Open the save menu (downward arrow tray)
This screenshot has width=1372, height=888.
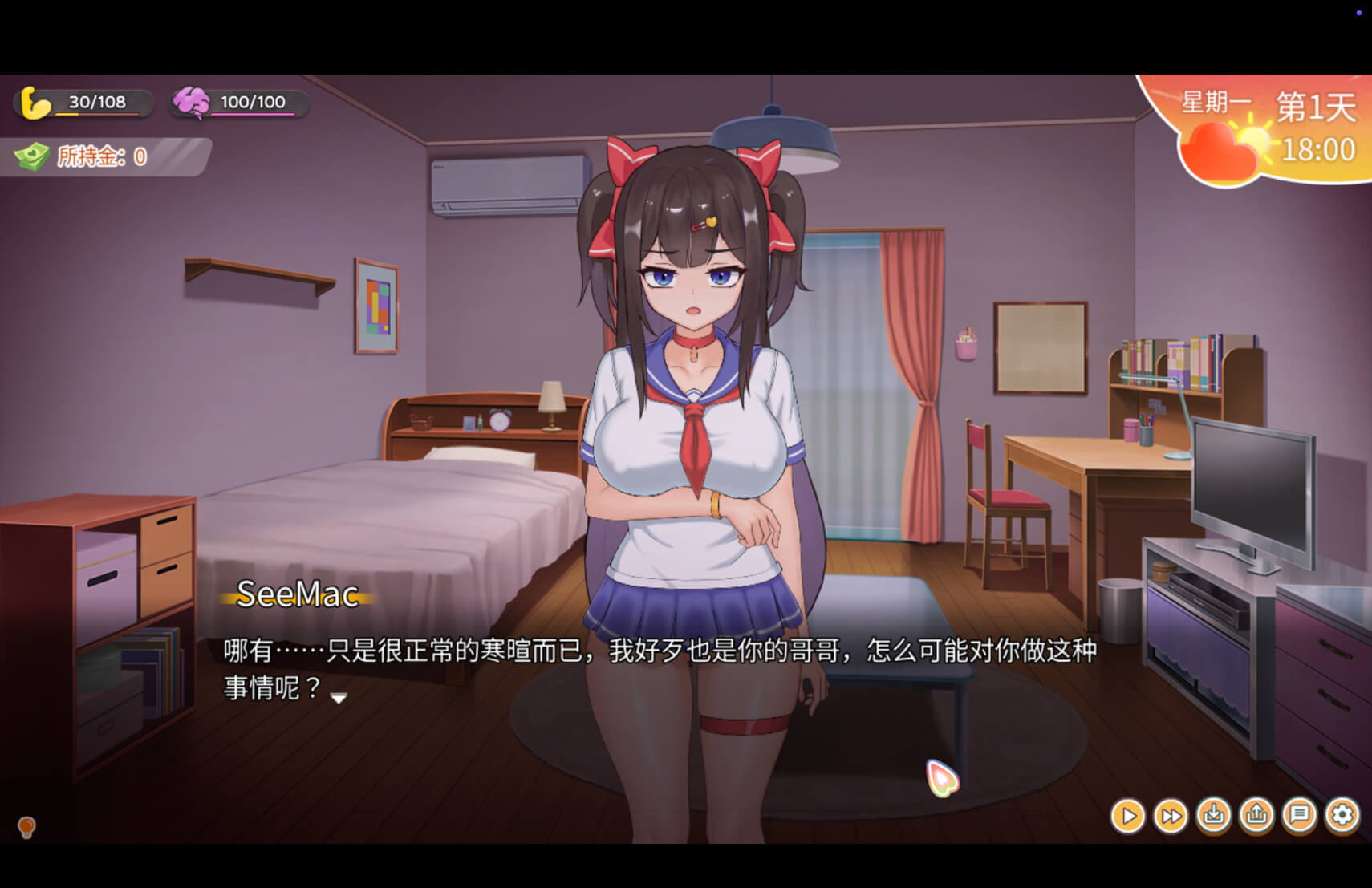tap(1214, 816)
